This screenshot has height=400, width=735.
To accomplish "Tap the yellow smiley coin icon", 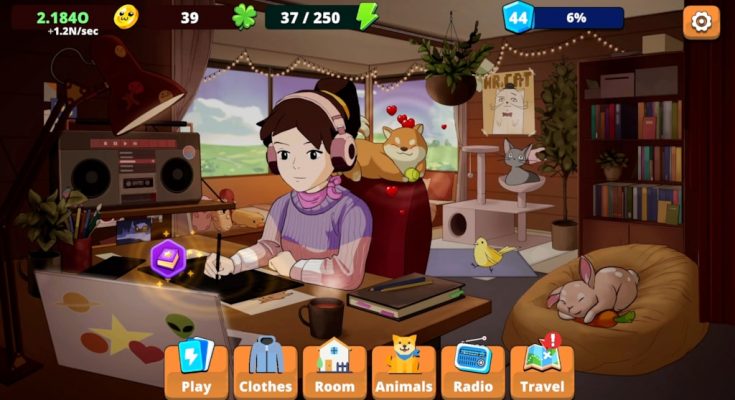I will (x=126, y=17).
